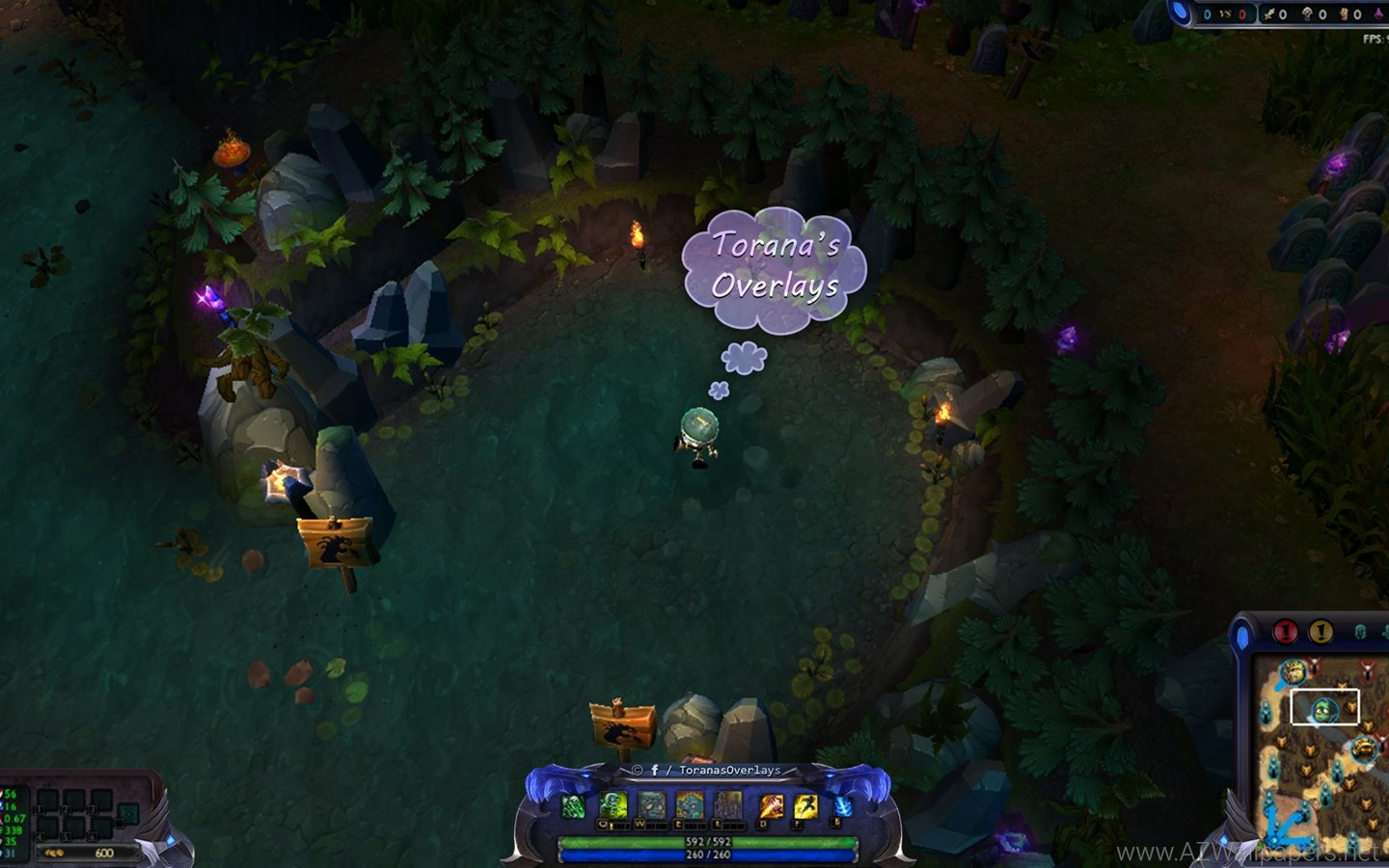Screen dimensions: 1389x868
Task: Trigger the R ultimate ability
Action: [728, 805]
